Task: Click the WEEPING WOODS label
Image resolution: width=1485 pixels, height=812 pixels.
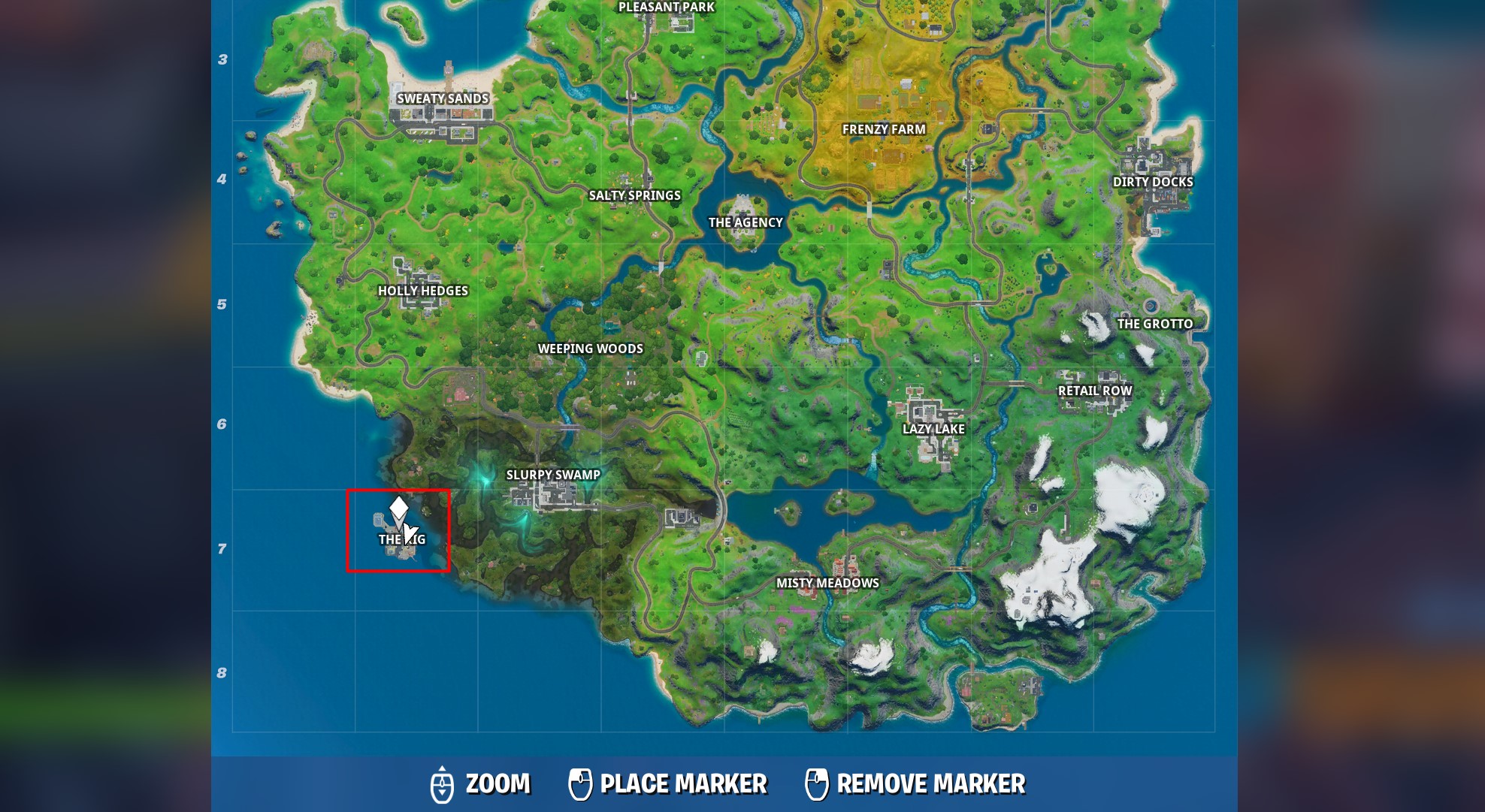Action: coord(591,349)
